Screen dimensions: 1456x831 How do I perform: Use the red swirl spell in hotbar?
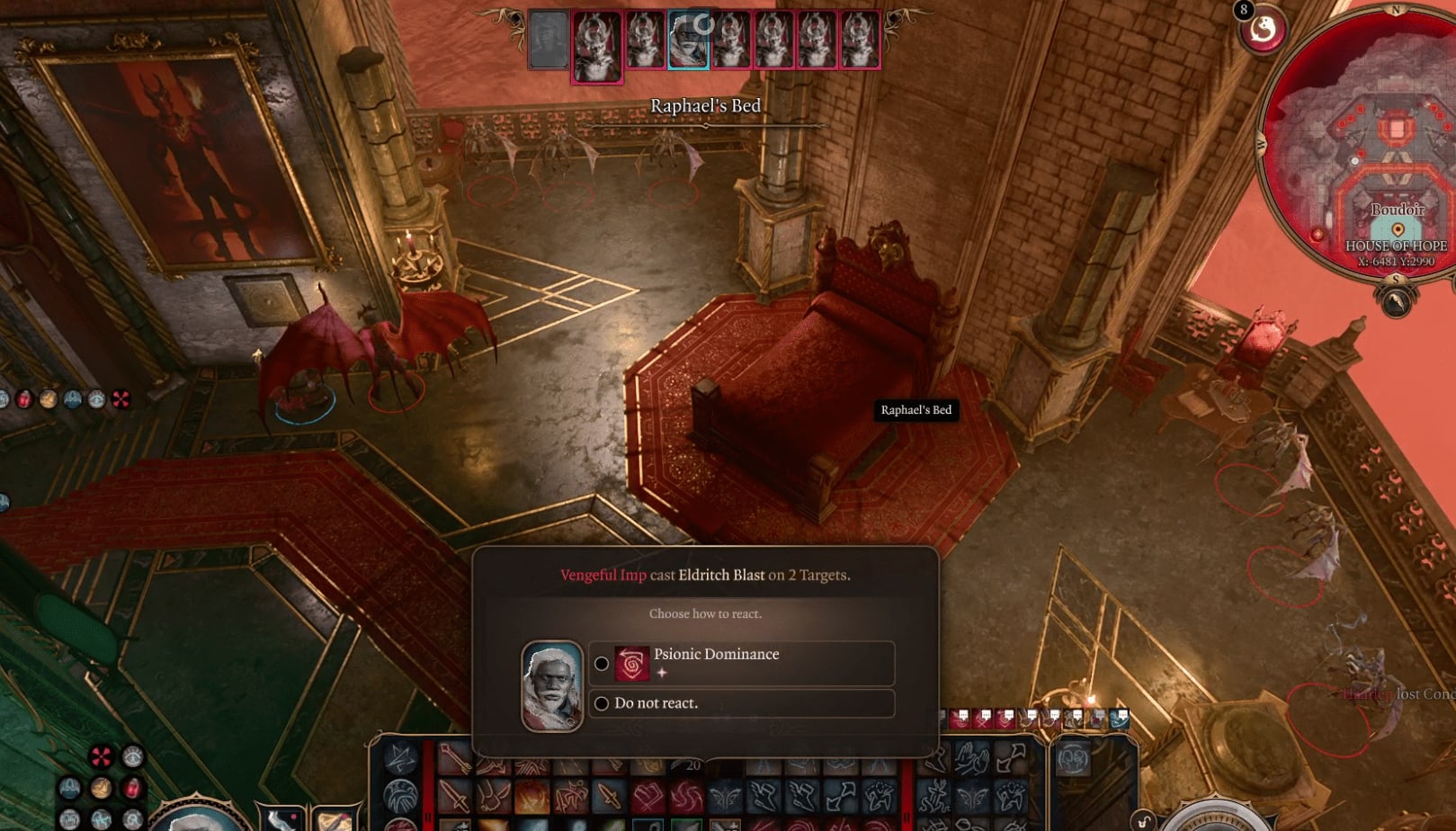pos(686,796)
